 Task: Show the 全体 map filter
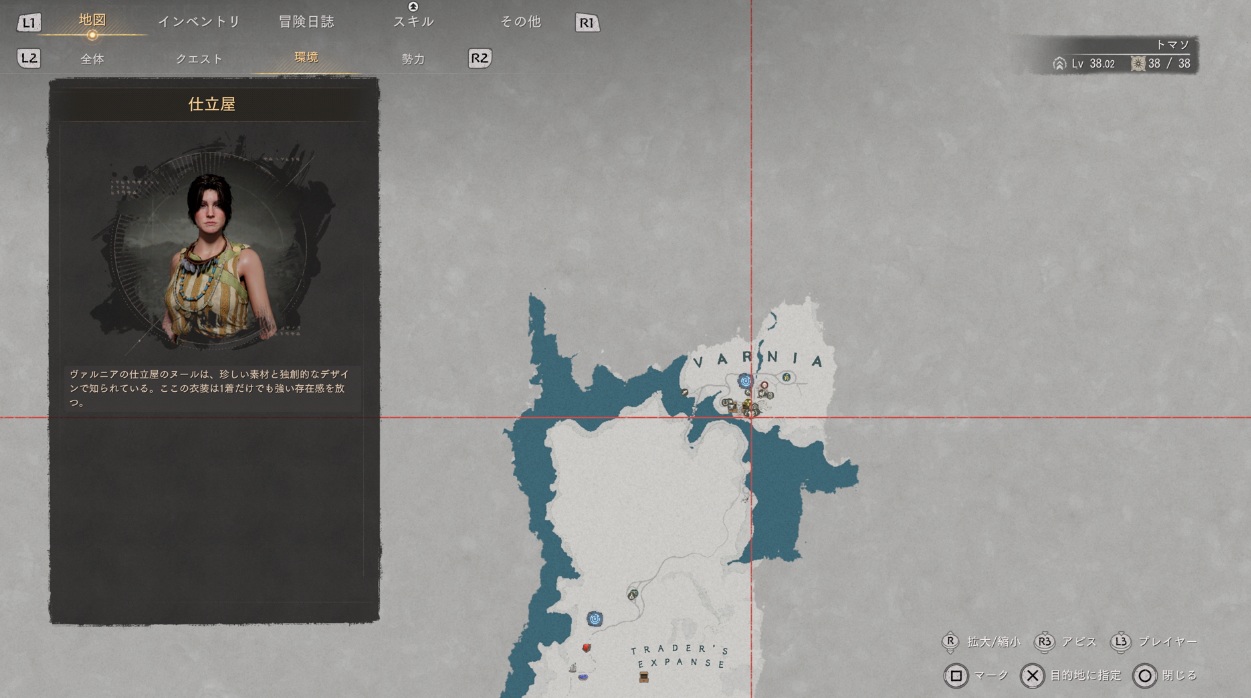pos(92,59)
